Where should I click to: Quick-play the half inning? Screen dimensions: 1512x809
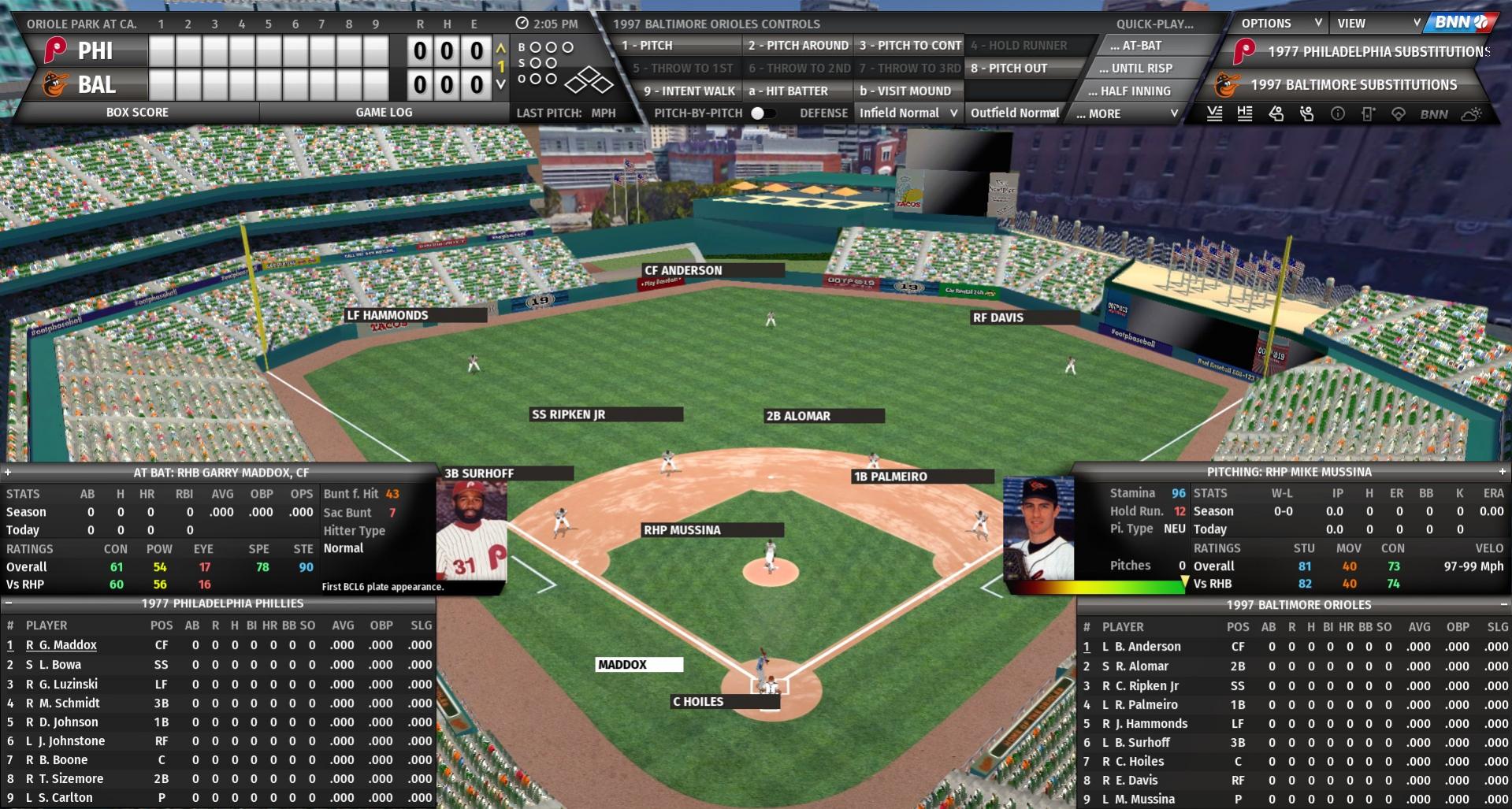1135,91
